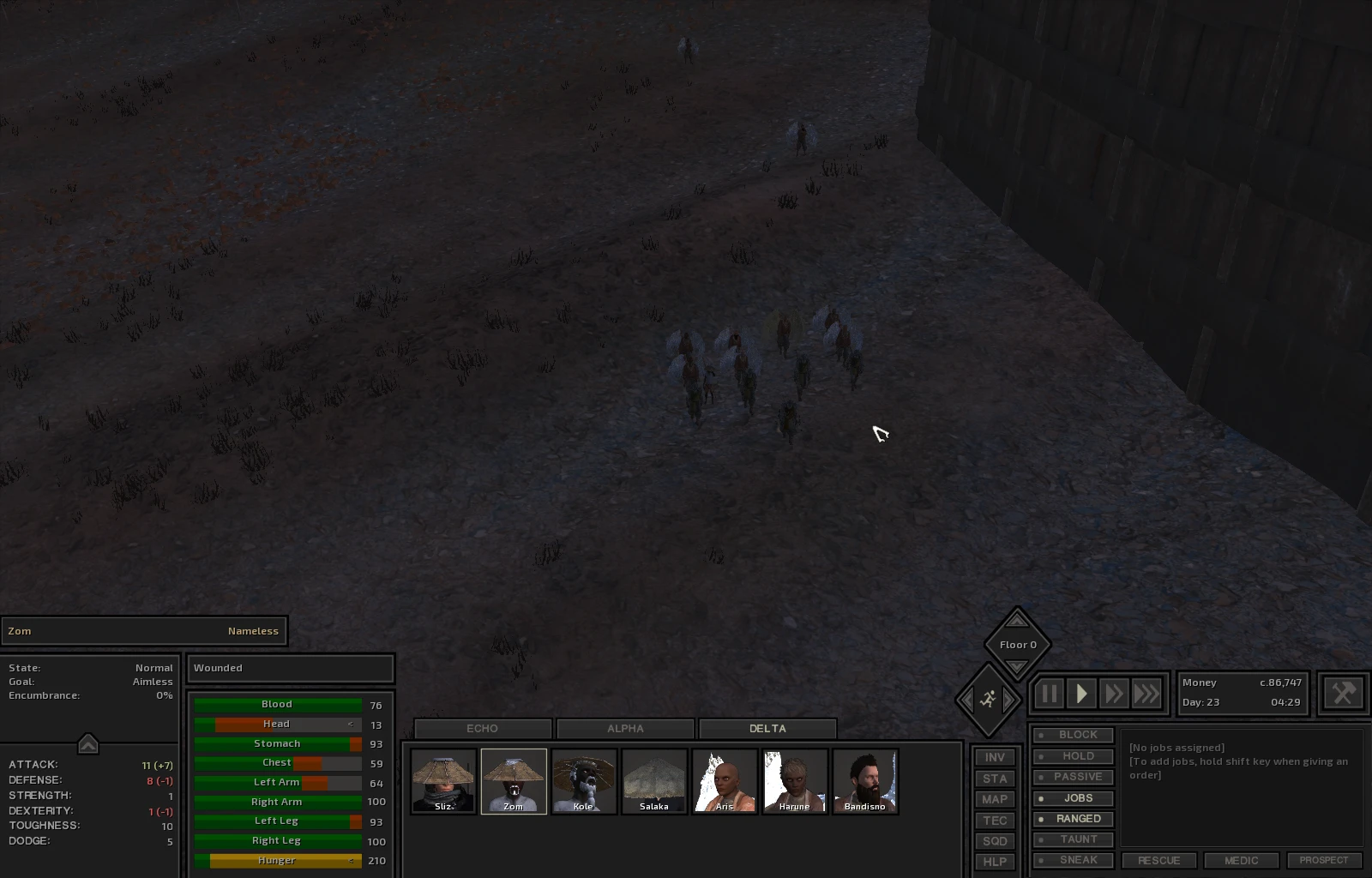Image resolution: width=1372 pixels, height=878 pixels.
Task: Choose Kole's portrait
Action: (x=584, y=781)
